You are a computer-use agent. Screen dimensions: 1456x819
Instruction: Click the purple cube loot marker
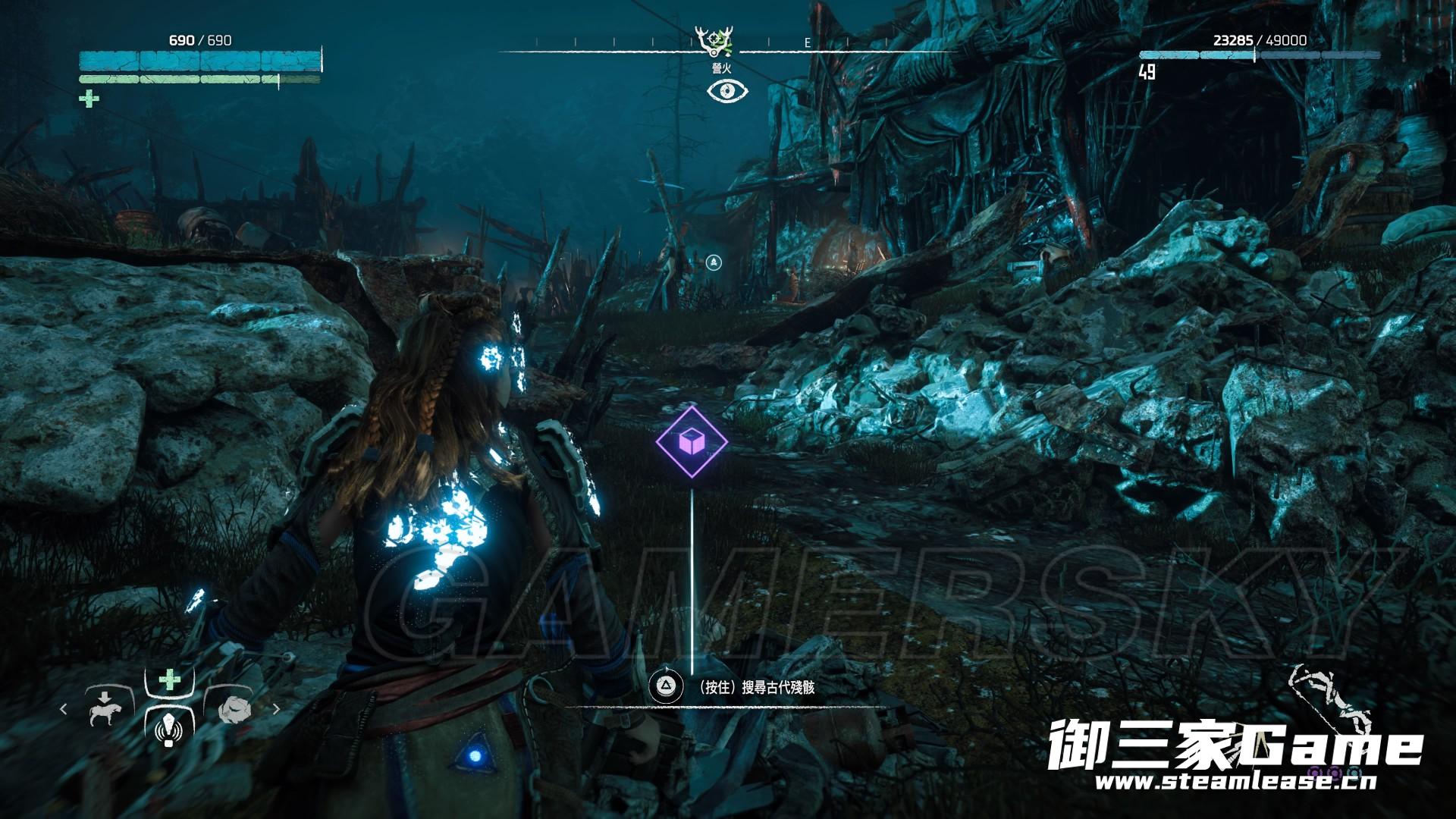click(x=691, y=441)
